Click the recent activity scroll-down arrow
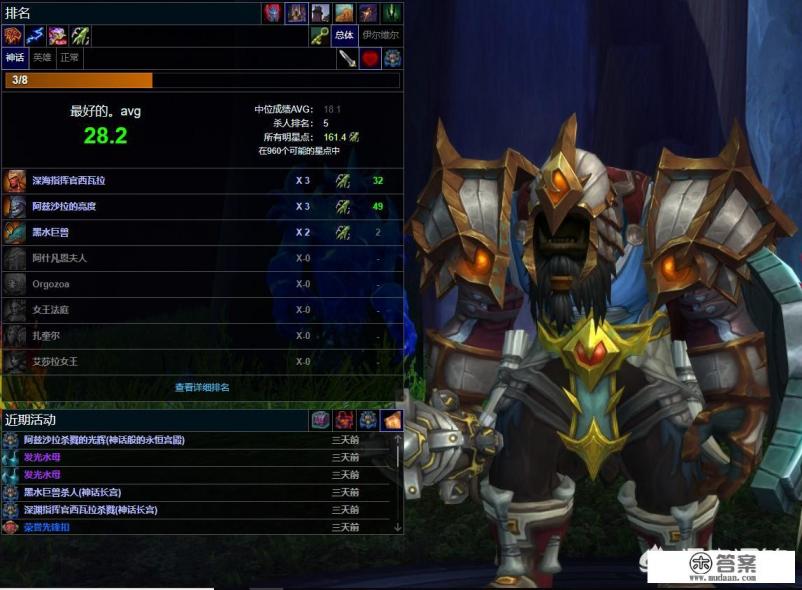802x590 pixels. coord(397,527)
